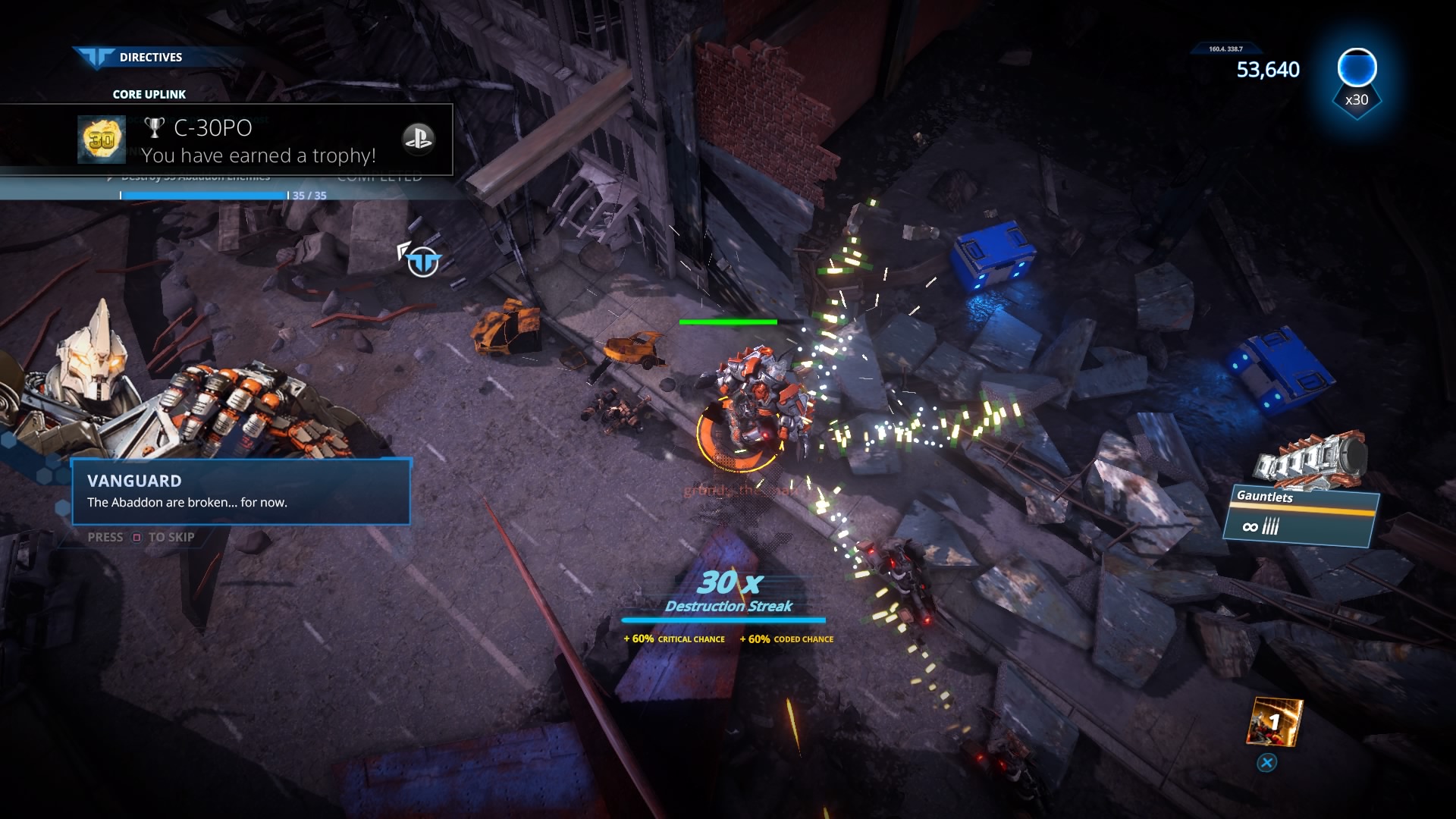
Task: Select the Gauntlets weapon panel
Action: point(1300,516)
